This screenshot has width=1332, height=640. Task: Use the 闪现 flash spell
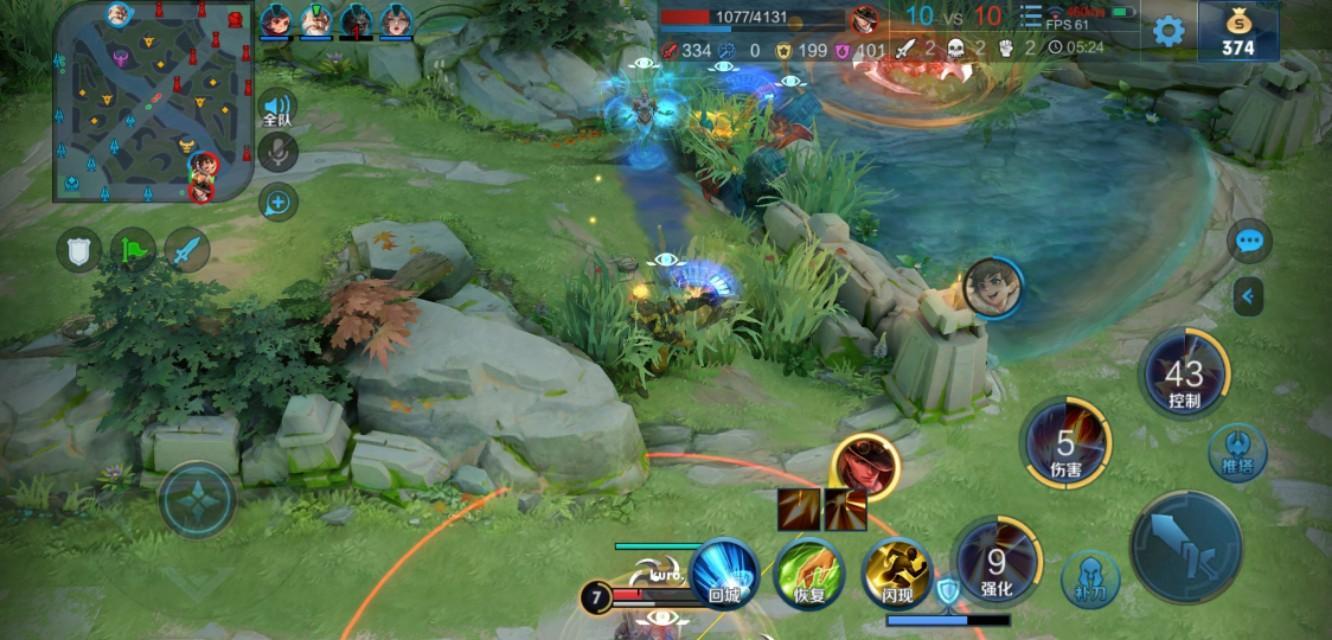point(897,573)
